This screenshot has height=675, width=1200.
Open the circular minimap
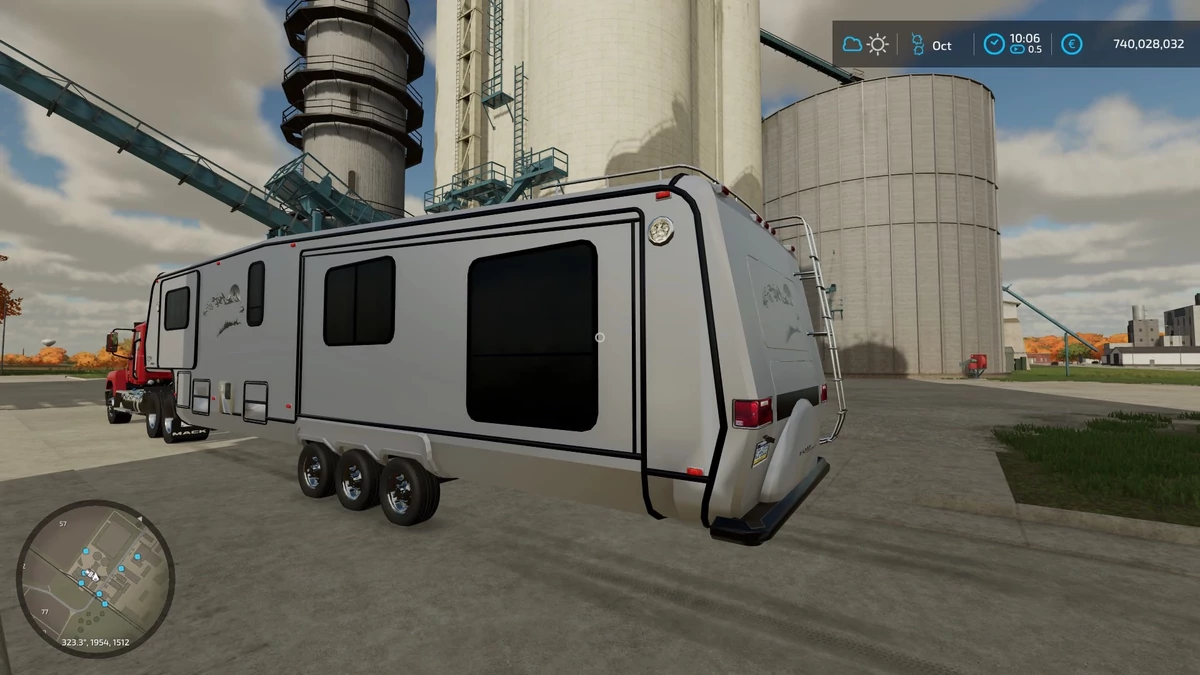tap(95, 578)
